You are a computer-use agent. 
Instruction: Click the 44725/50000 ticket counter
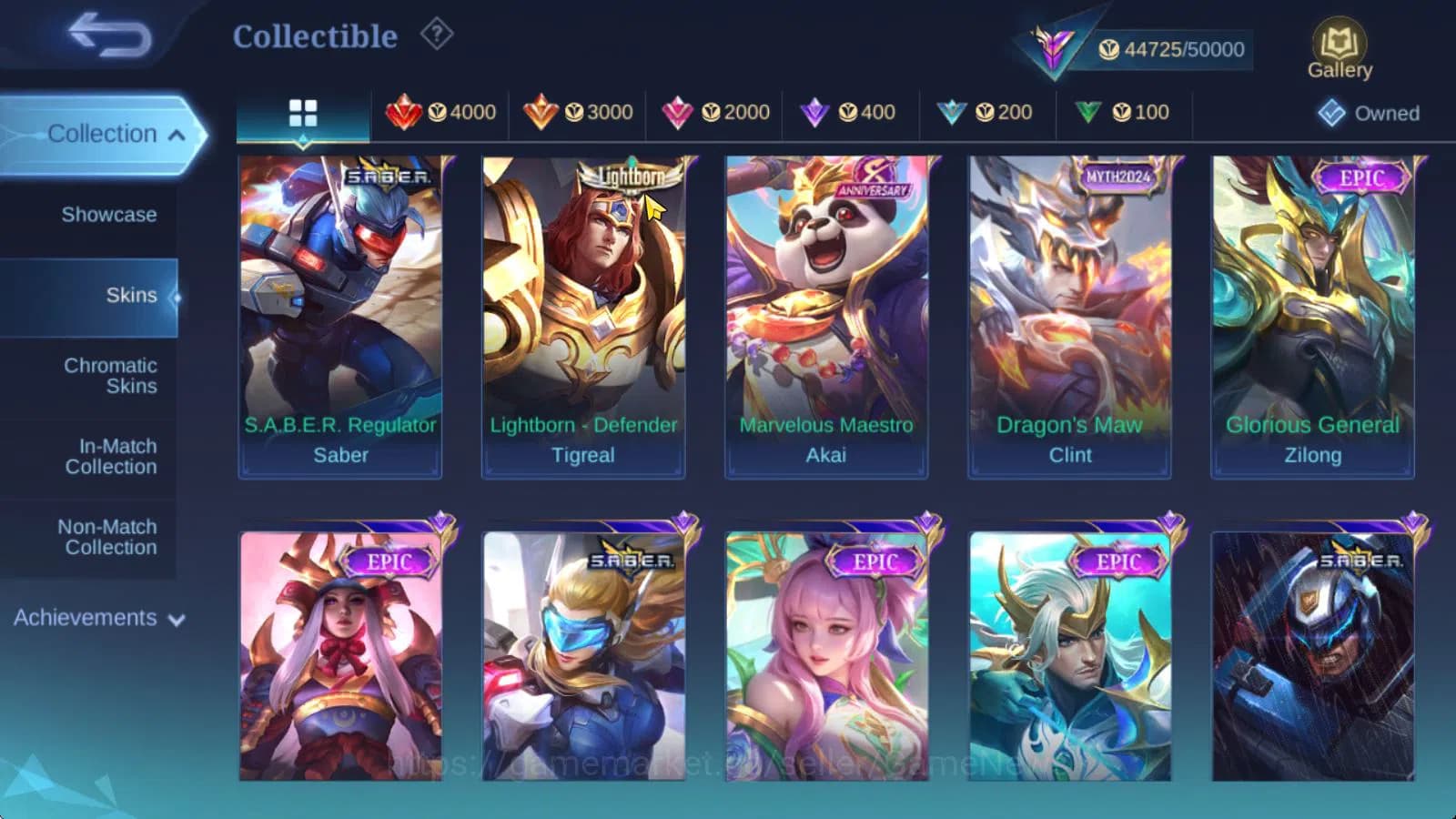coord(1174,49)
